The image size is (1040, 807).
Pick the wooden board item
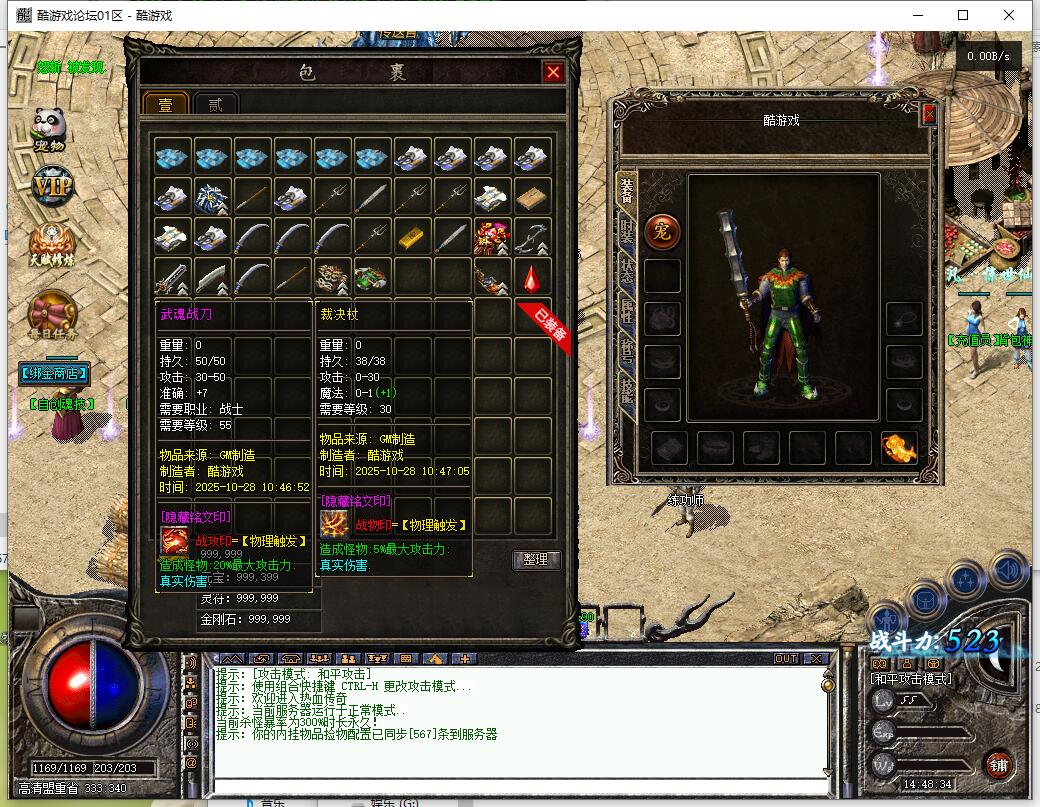tap(532, 197)
